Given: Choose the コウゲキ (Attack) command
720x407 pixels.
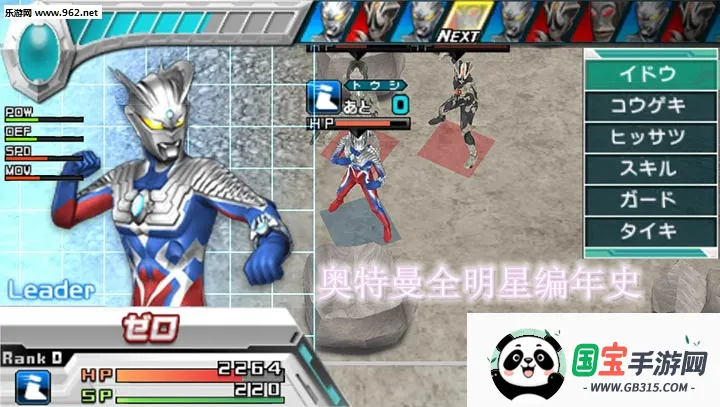Looking at the screenshot, I should (x=647, y=105).
